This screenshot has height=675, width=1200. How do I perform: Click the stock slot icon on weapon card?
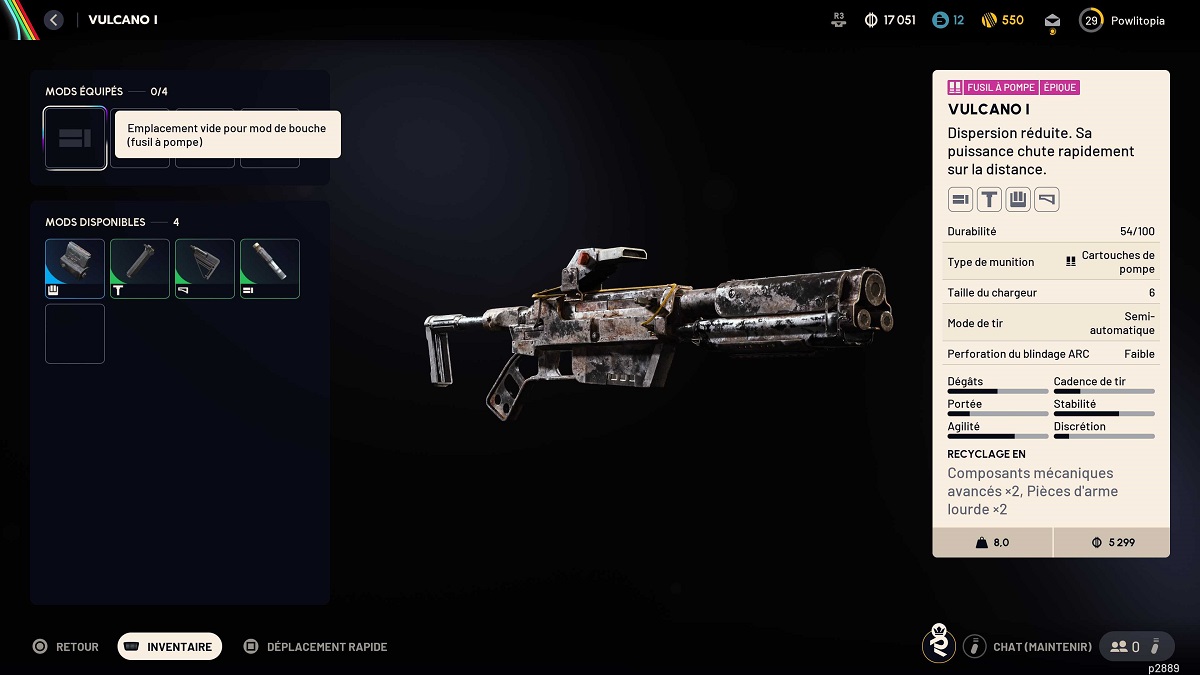click(1047, 200)
